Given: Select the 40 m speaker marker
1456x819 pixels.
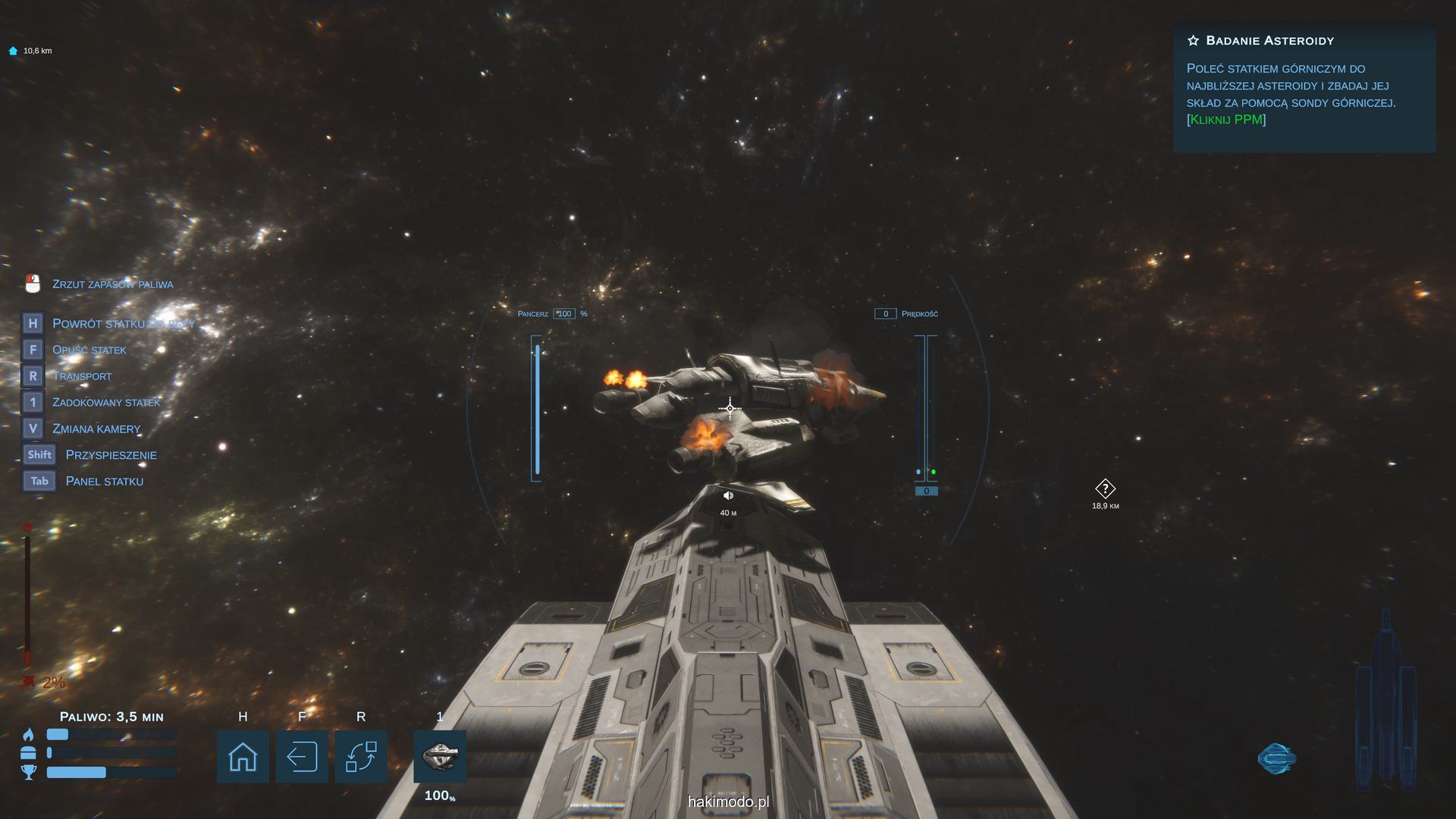Looking at the screenshot, I should click(x=728, y=496).
